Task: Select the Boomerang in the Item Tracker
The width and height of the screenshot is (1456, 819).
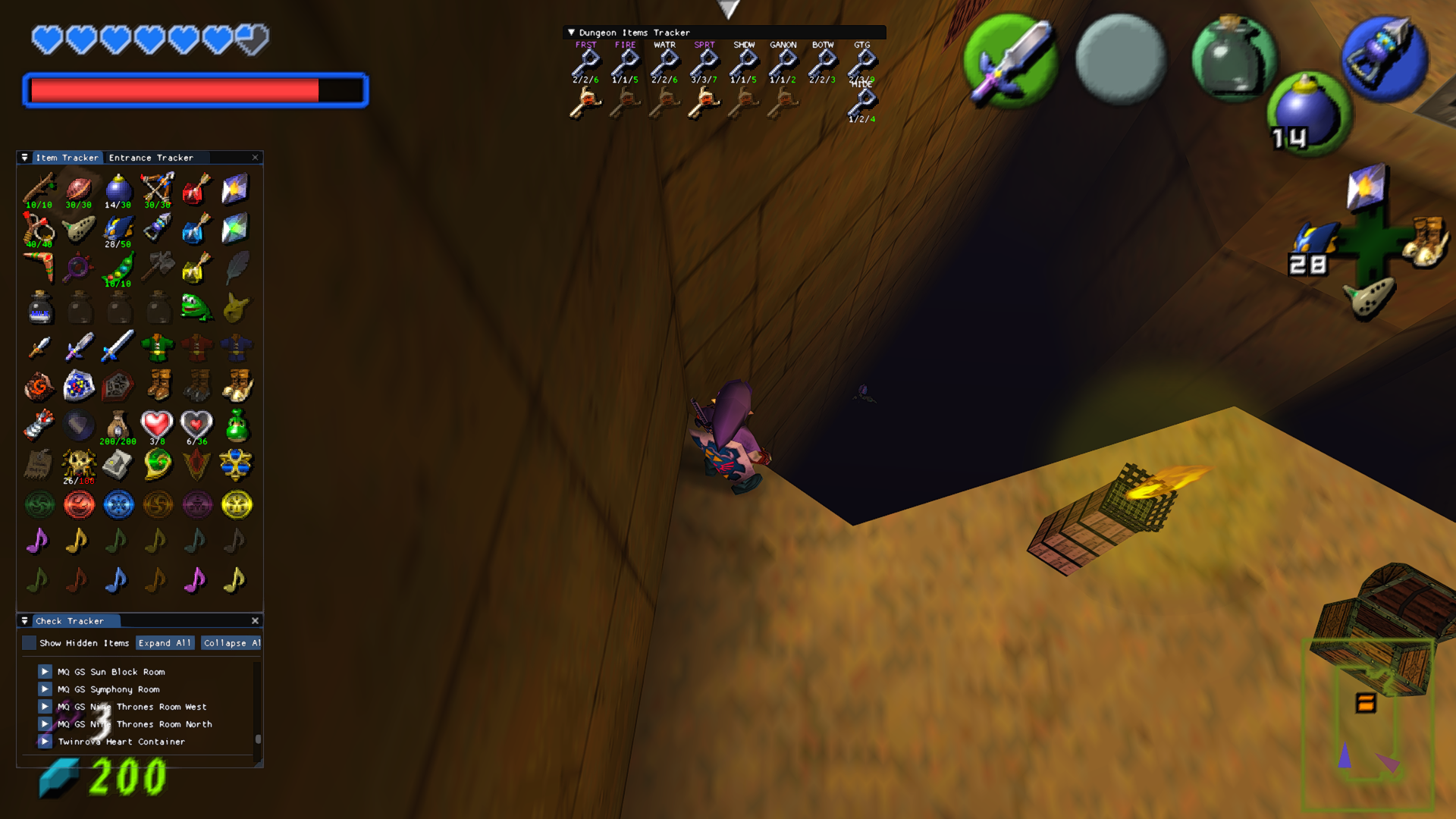Action: click(x=39, y=267)
